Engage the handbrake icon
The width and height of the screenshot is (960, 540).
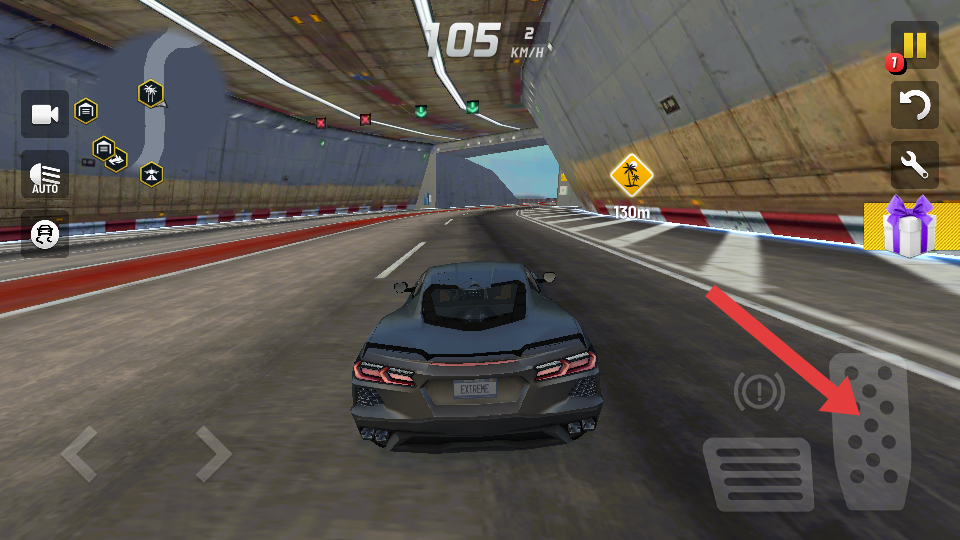coord(759,392)
